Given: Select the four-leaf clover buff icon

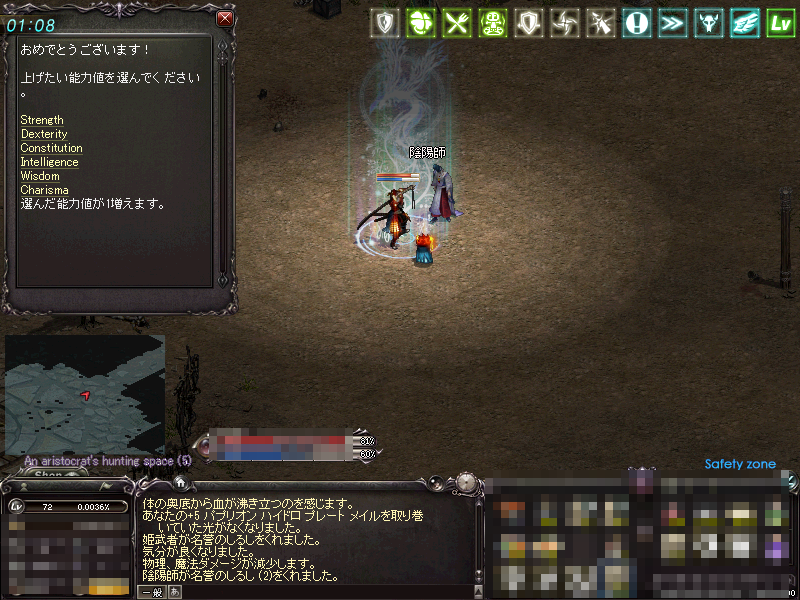Looking at the screenshot, I should click(420, 23).
